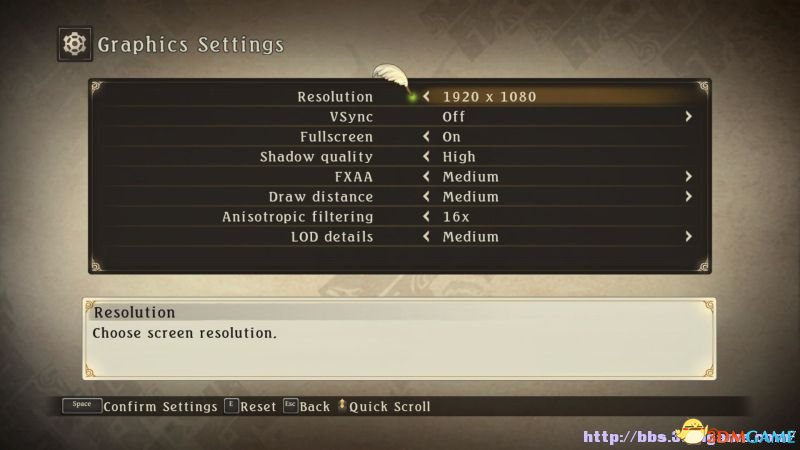This screenshot has width=800, height=450.
Task: Click the left arrow beside Fullscreen On
Action: (x=427, y=137)
